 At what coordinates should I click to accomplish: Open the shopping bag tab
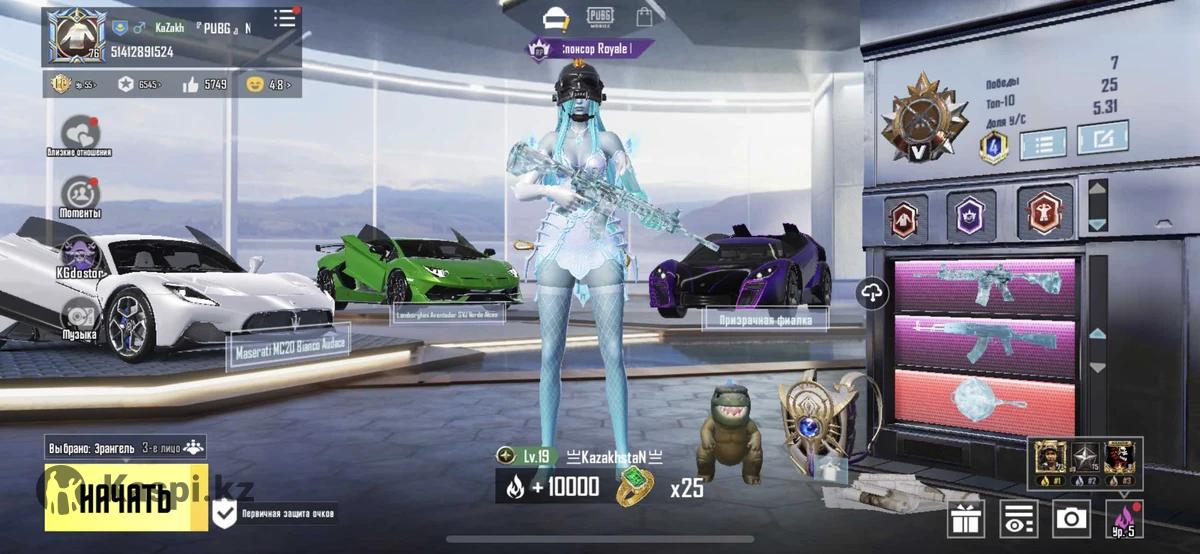pos(645,17)
